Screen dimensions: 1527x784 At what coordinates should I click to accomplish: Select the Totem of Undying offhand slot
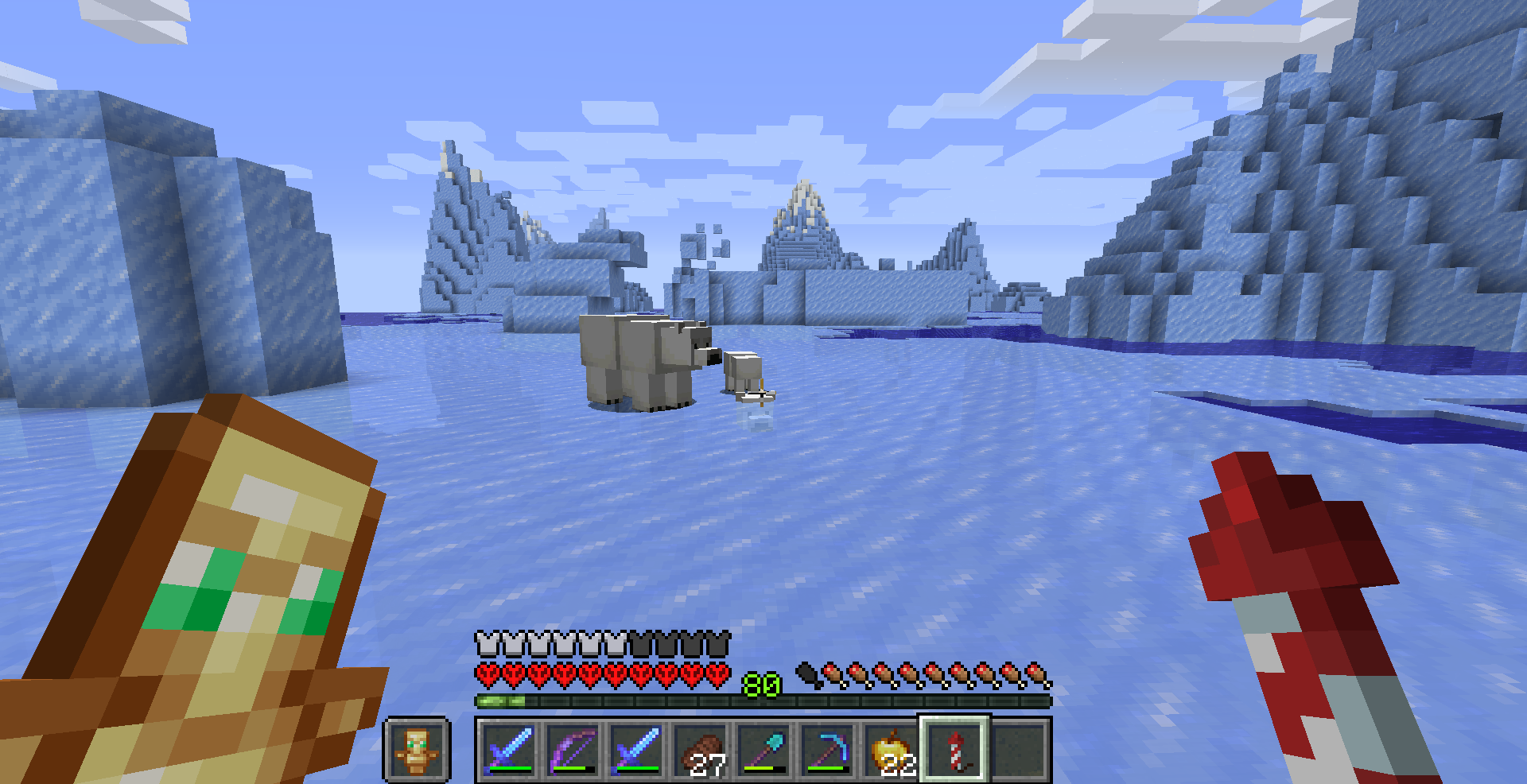click(x=417, y=750)
